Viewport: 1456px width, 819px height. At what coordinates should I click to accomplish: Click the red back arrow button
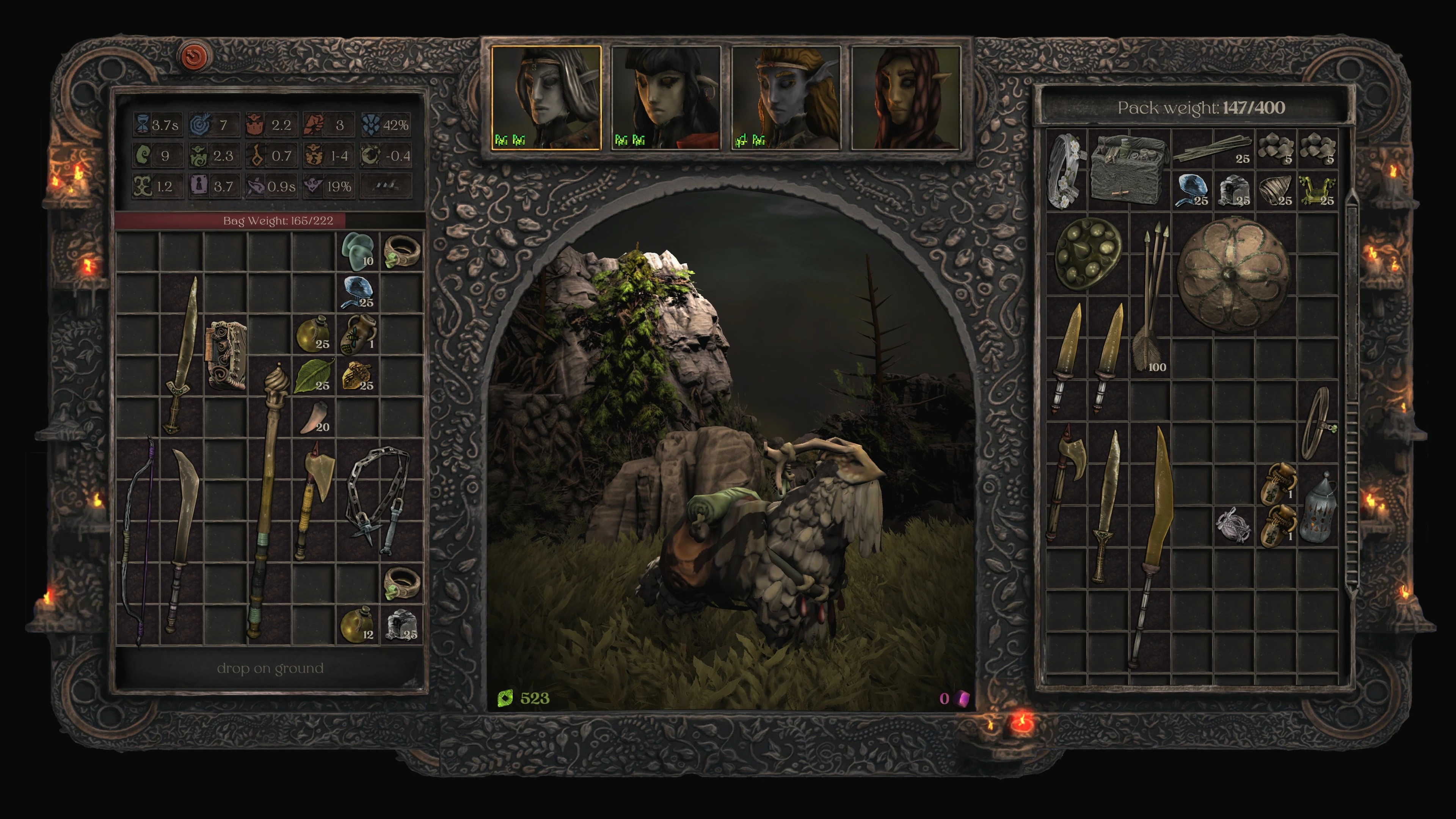click(195, 56)
